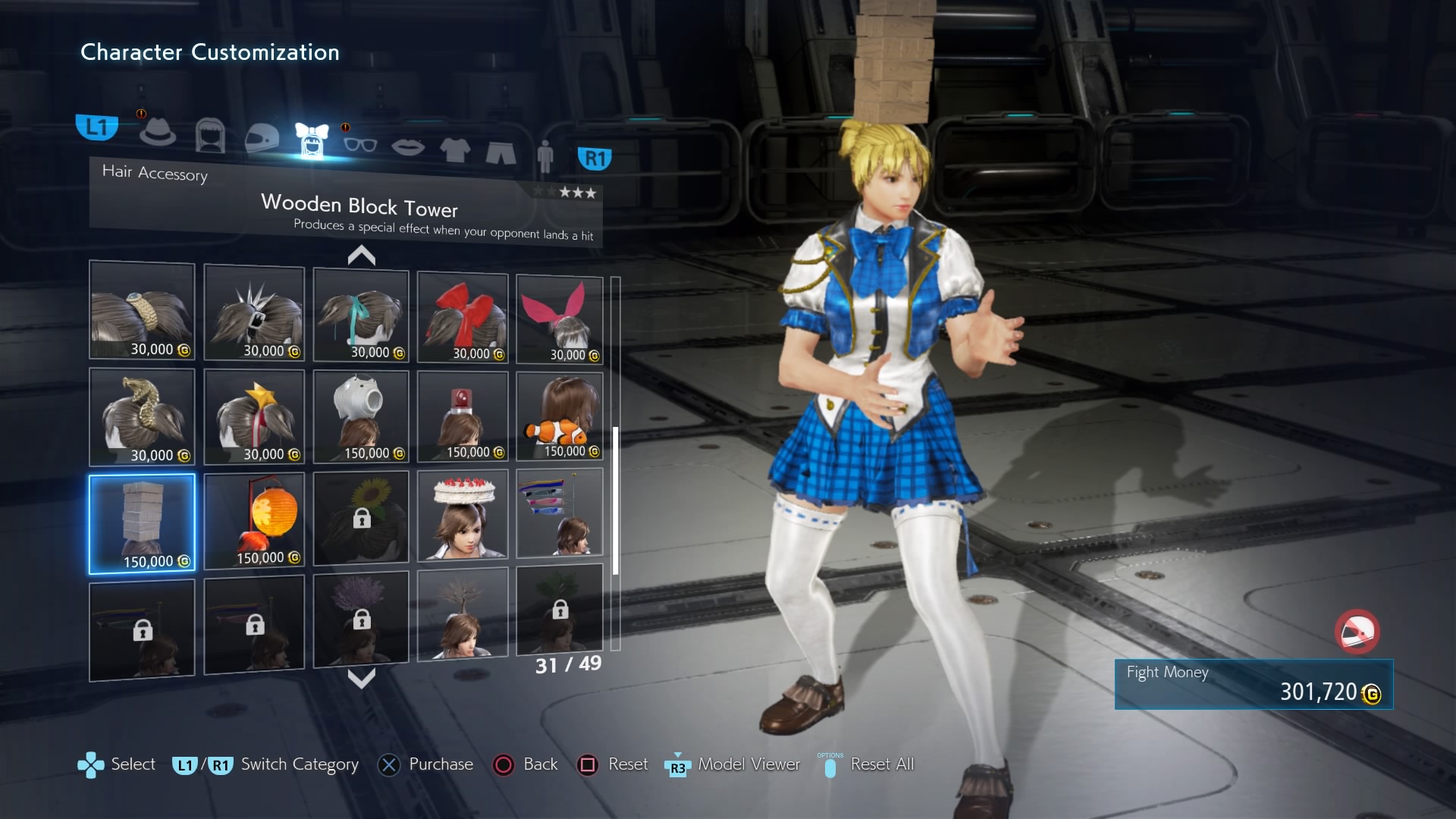Pick the strawberry cake hair accessory
Viewport: 1456px width, 819px height.
click(x=463, y=515)
